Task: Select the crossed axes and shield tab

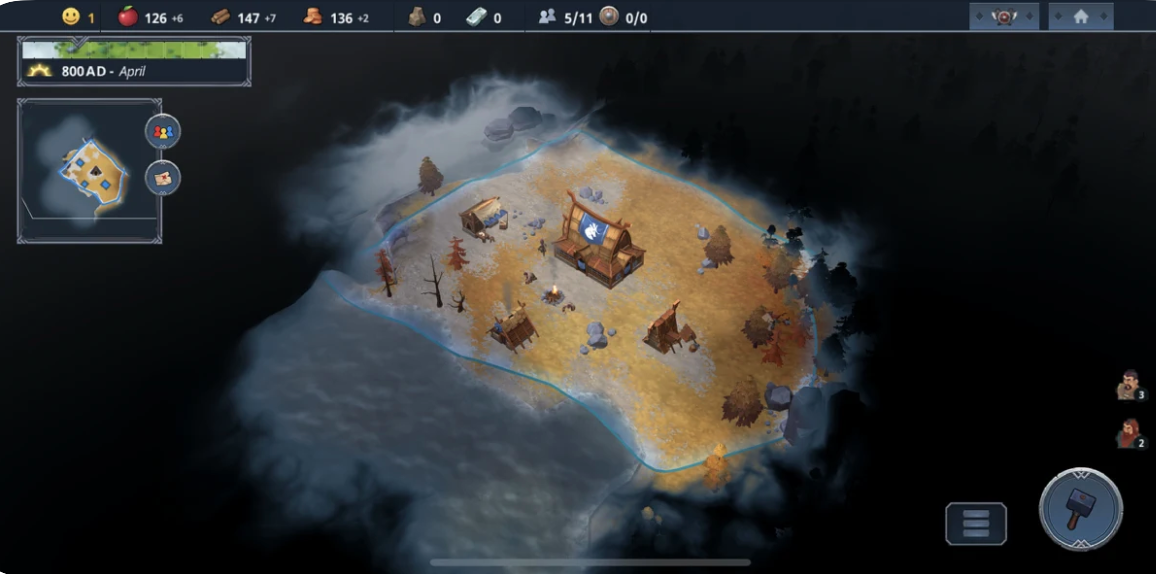Action: pyautogui.click(x=1003, y=16)
